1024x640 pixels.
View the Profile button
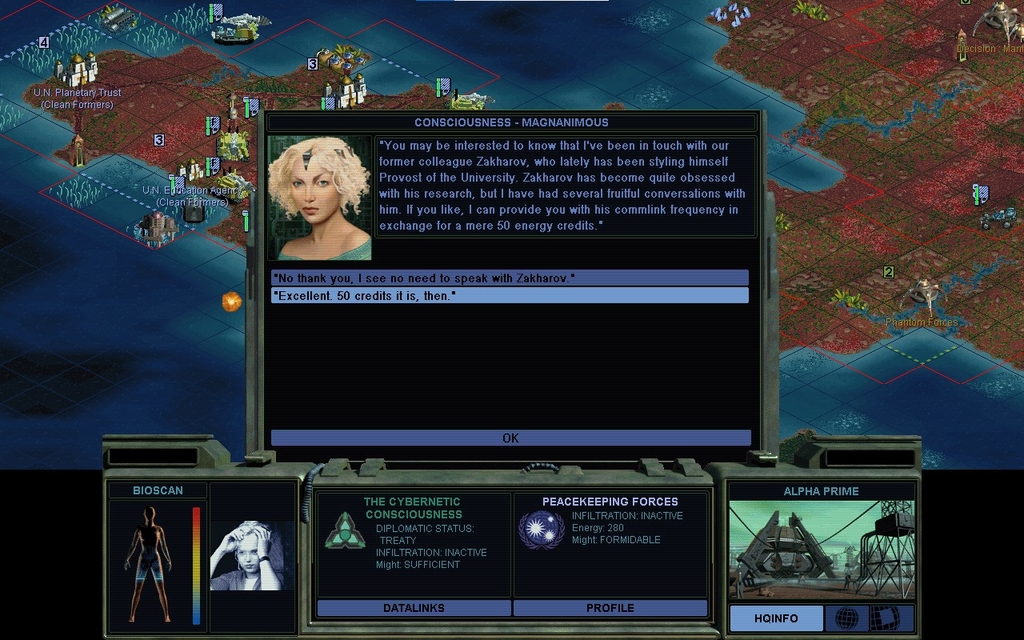pyautogui.click(x=610, y=608)
